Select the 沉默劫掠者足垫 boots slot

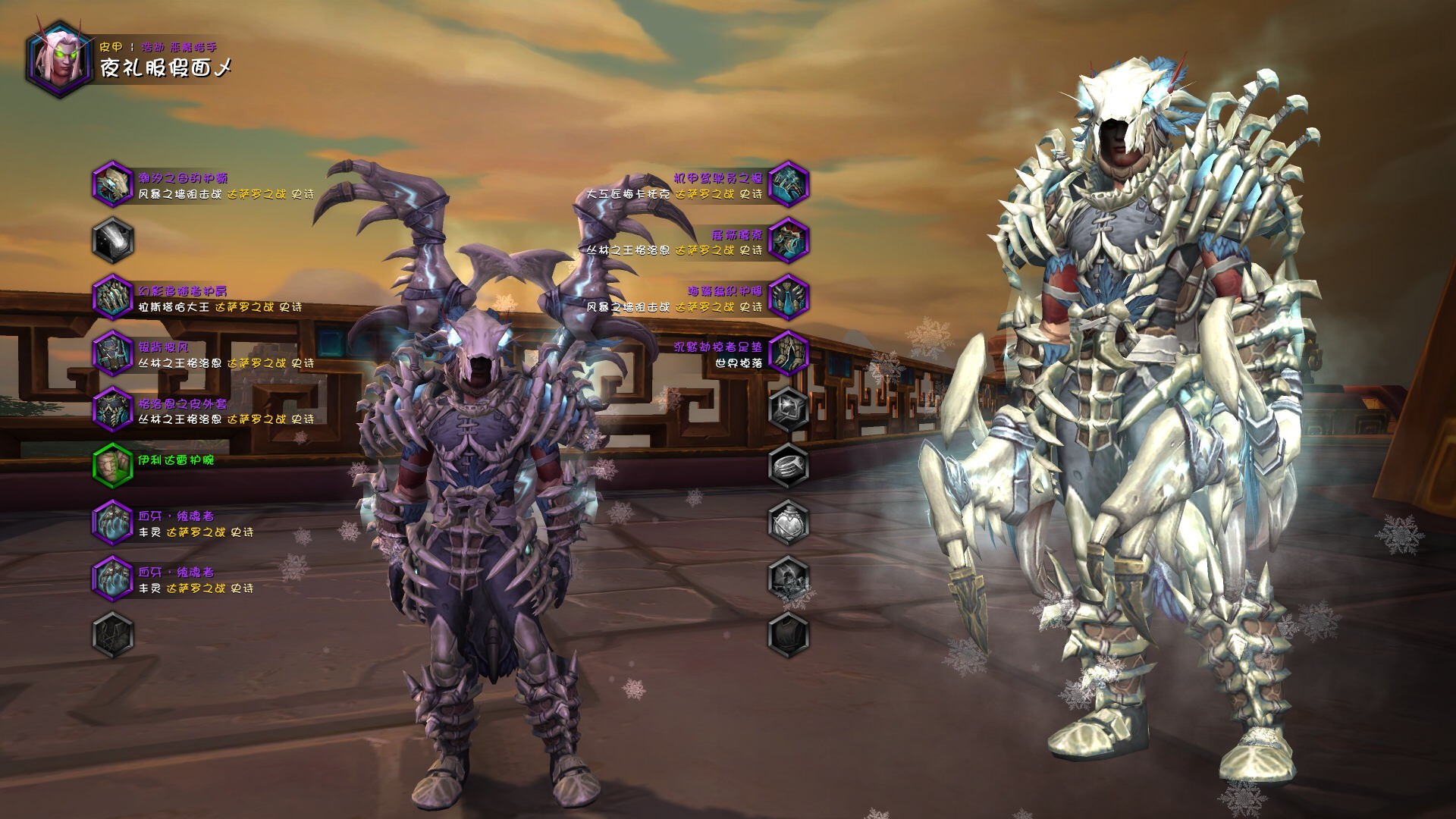point(788,353)
